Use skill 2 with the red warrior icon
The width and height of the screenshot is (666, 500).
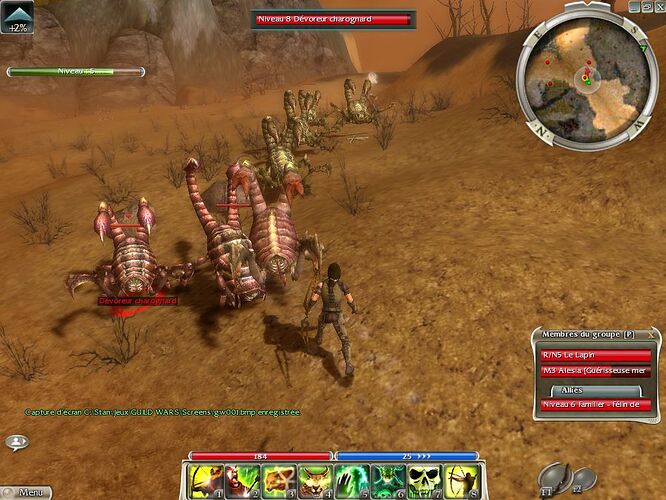tap(241, 481)
